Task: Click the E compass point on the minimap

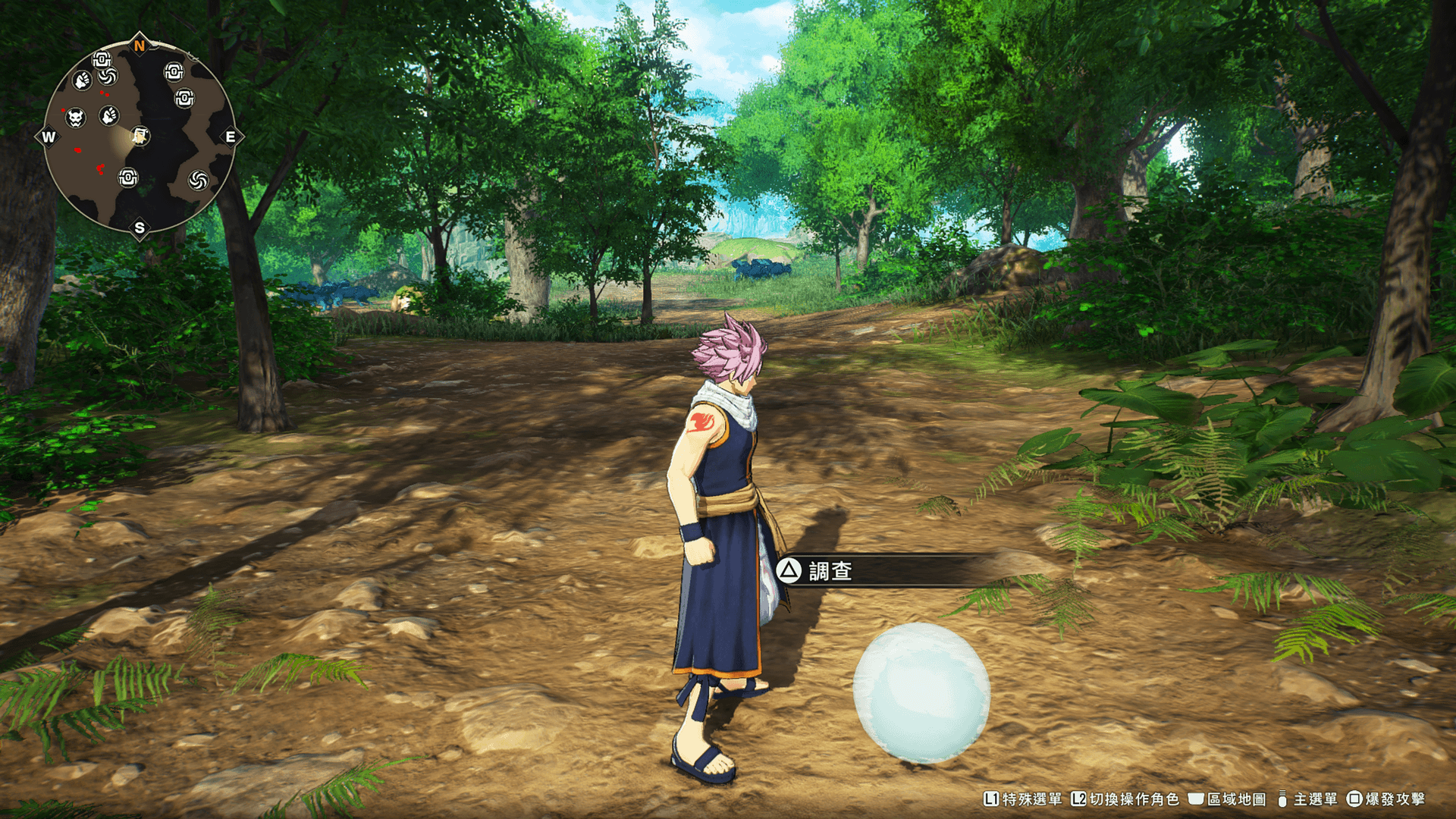Action: 231,137
